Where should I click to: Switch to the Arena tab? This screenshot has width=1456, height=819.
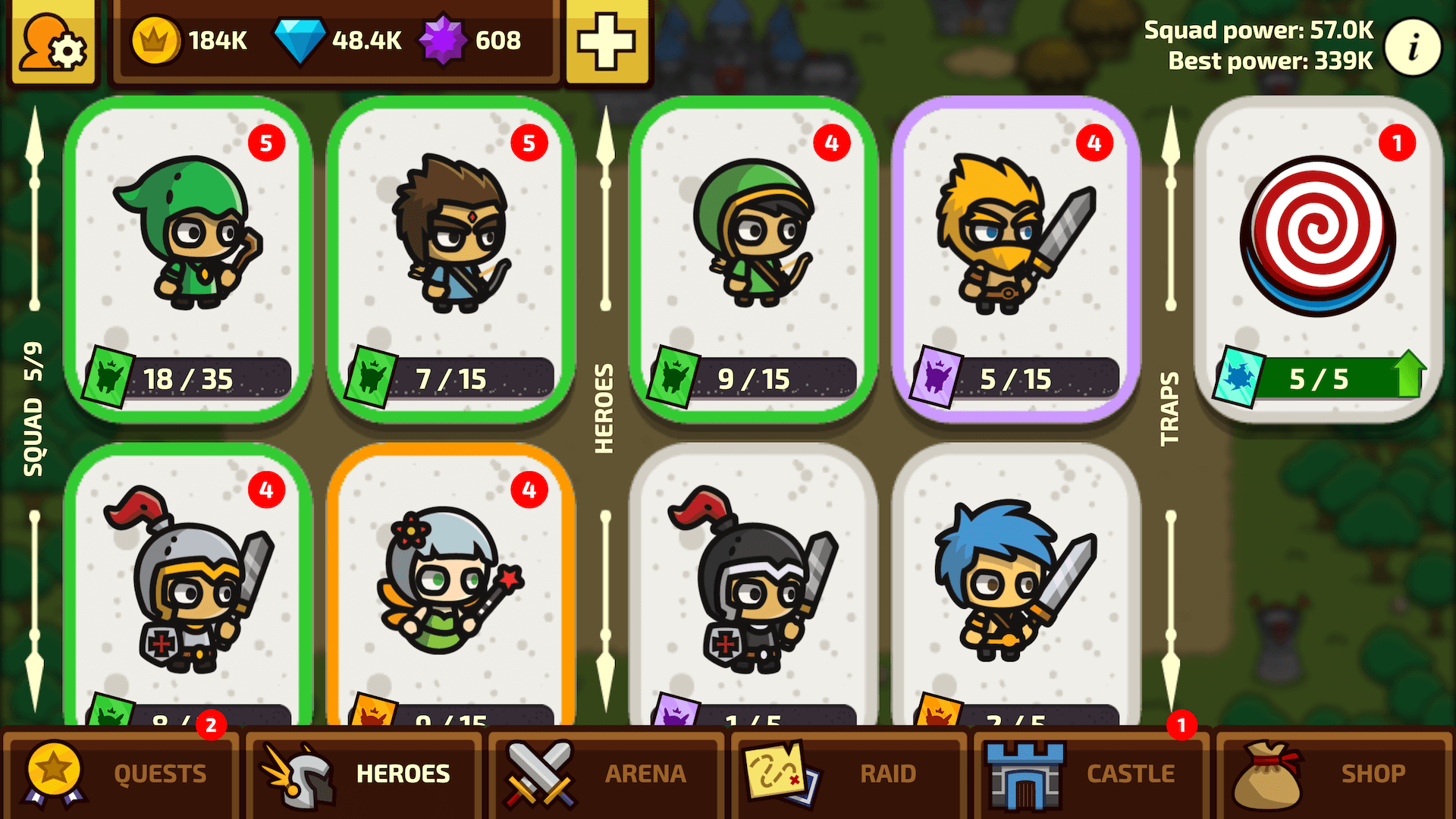(x=607, y=773)
